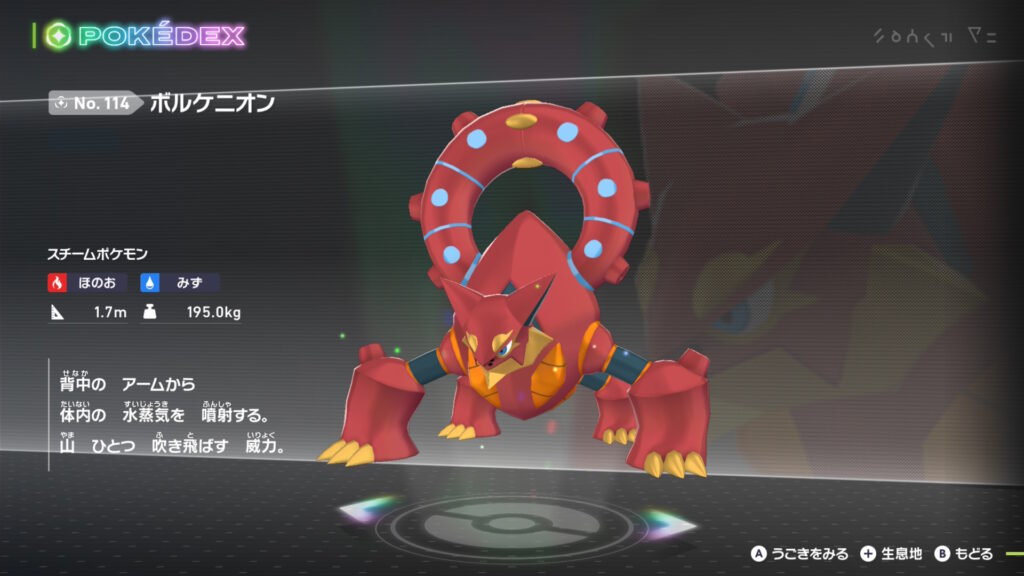Select the ほのお fire type badge
The width and height of the screenshot is (1024, 576).
click(88, 283)
